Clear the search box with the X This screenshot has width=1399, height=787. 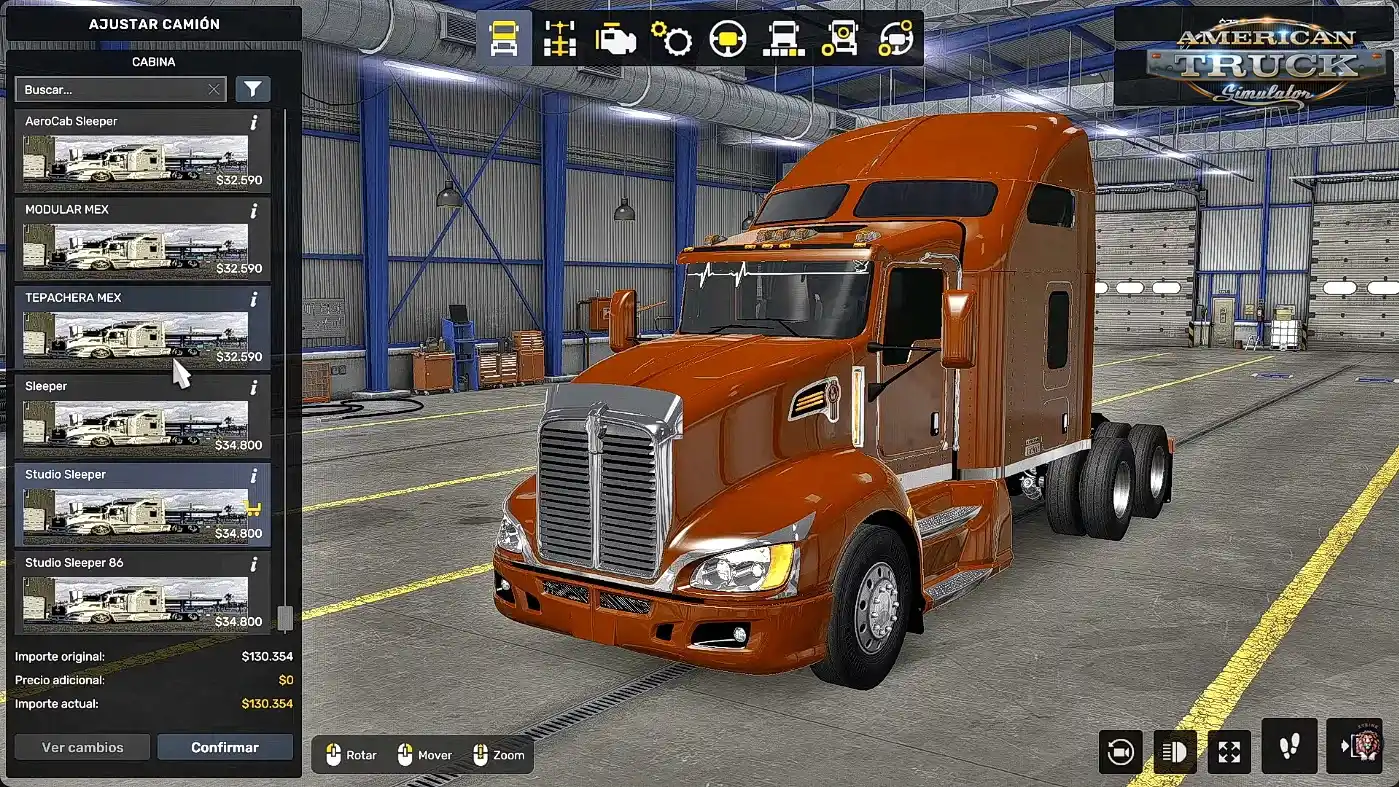214,90
